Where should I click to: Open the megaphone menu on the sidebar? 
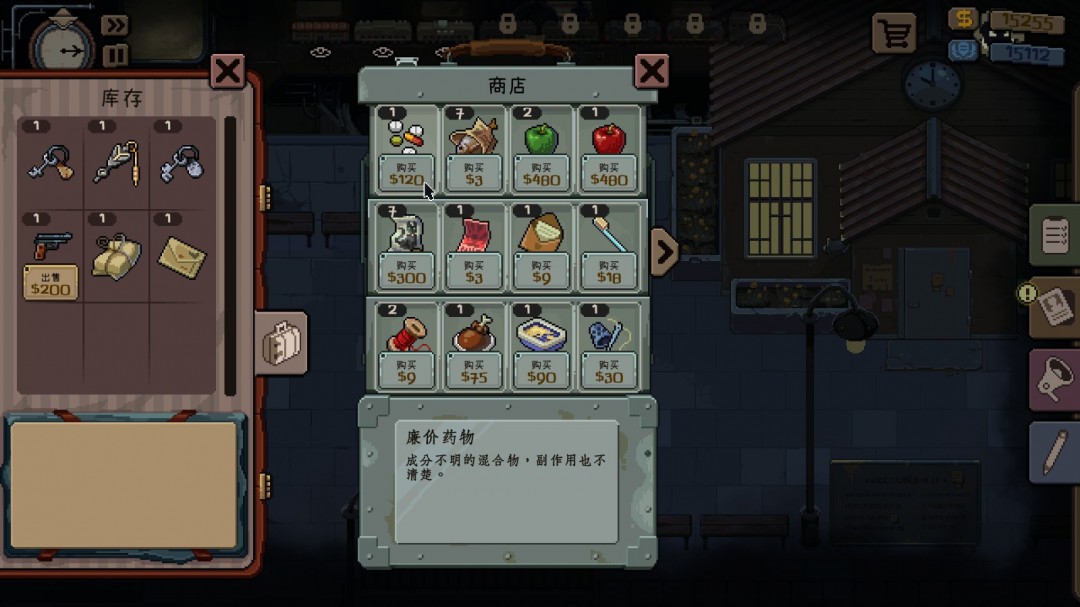1055,380
